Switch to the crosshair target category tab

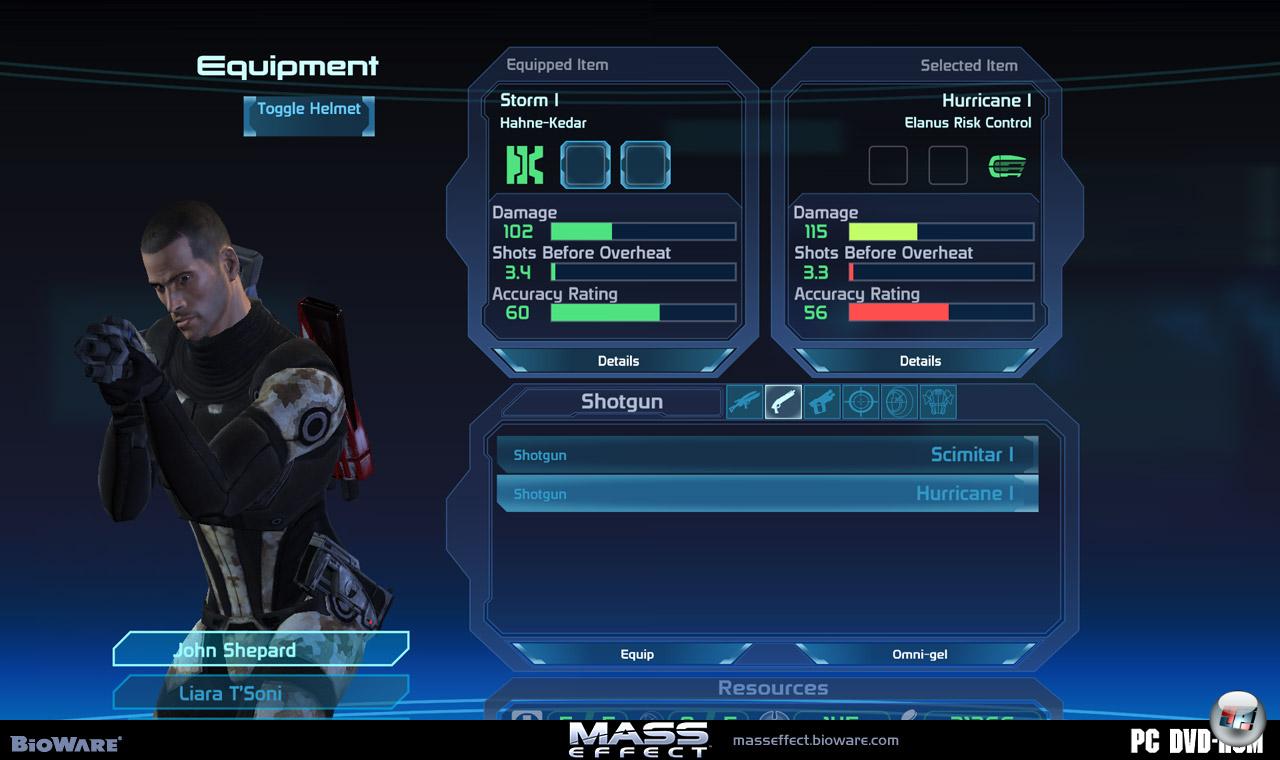pos(861,402)
